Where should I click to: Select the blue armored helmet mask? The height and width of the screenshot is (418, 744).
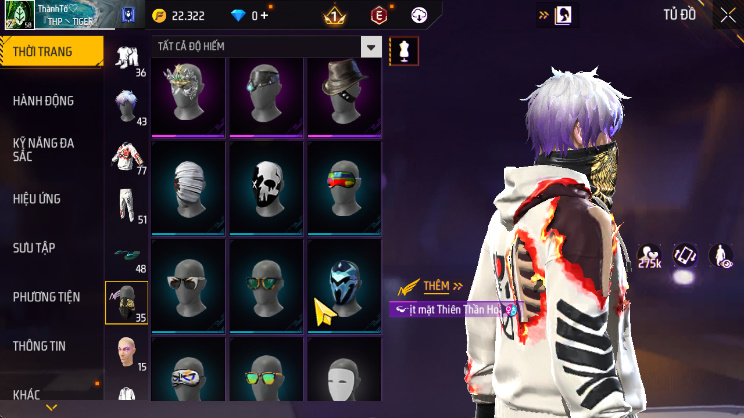(345, 277)
